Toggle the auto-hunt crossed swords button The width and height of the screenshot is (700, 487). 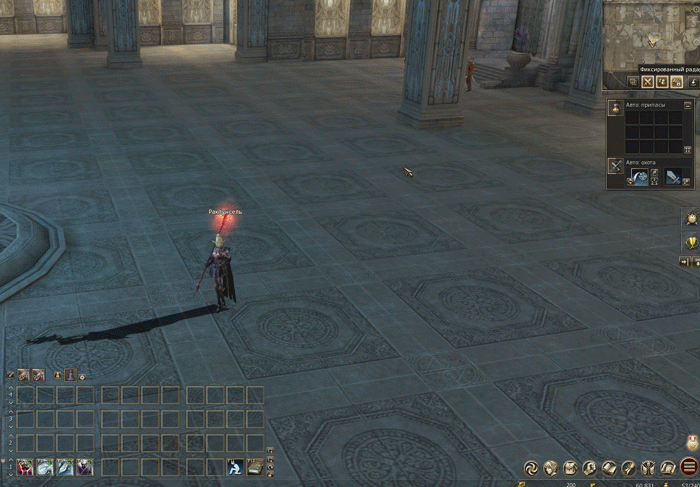pos(615,164)
